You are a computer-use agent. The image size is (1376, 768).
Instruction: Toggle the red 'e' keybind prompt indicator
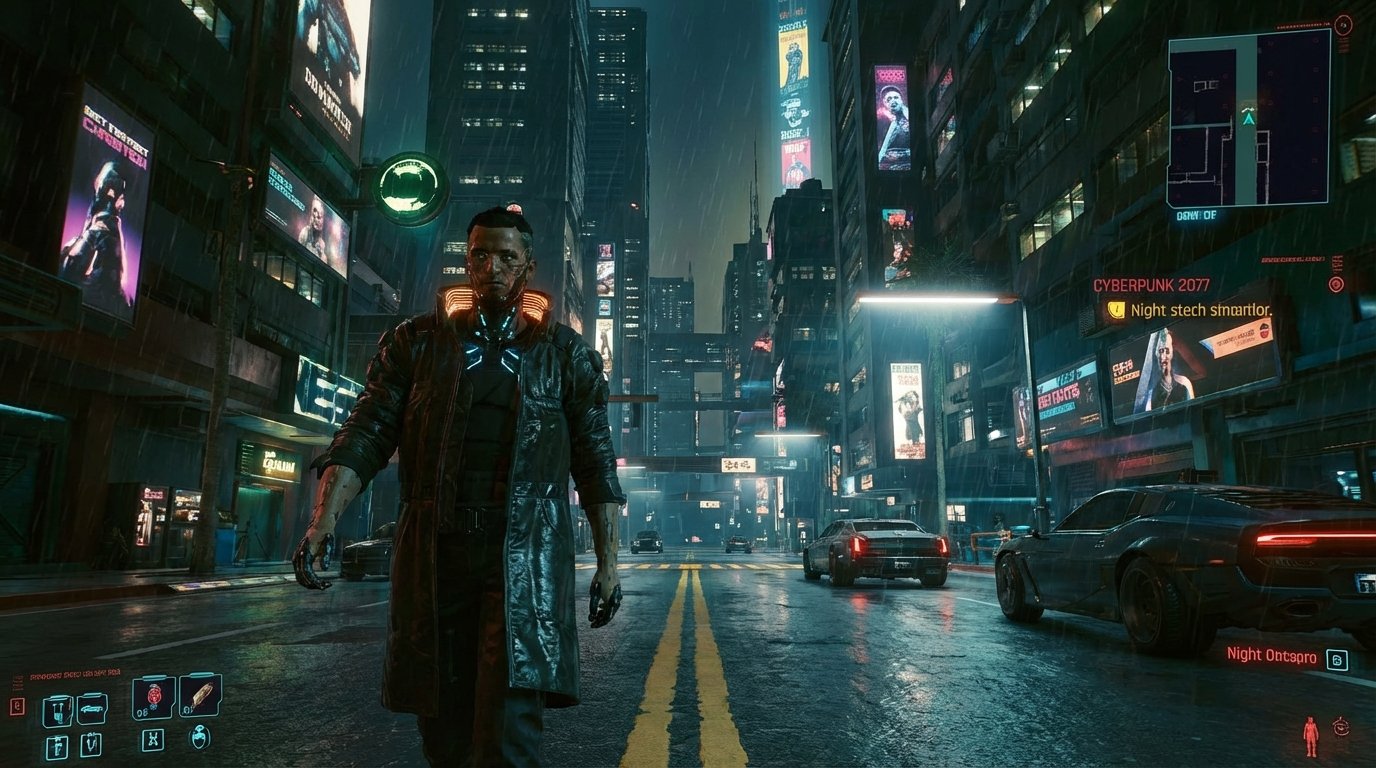coord(17,704)
